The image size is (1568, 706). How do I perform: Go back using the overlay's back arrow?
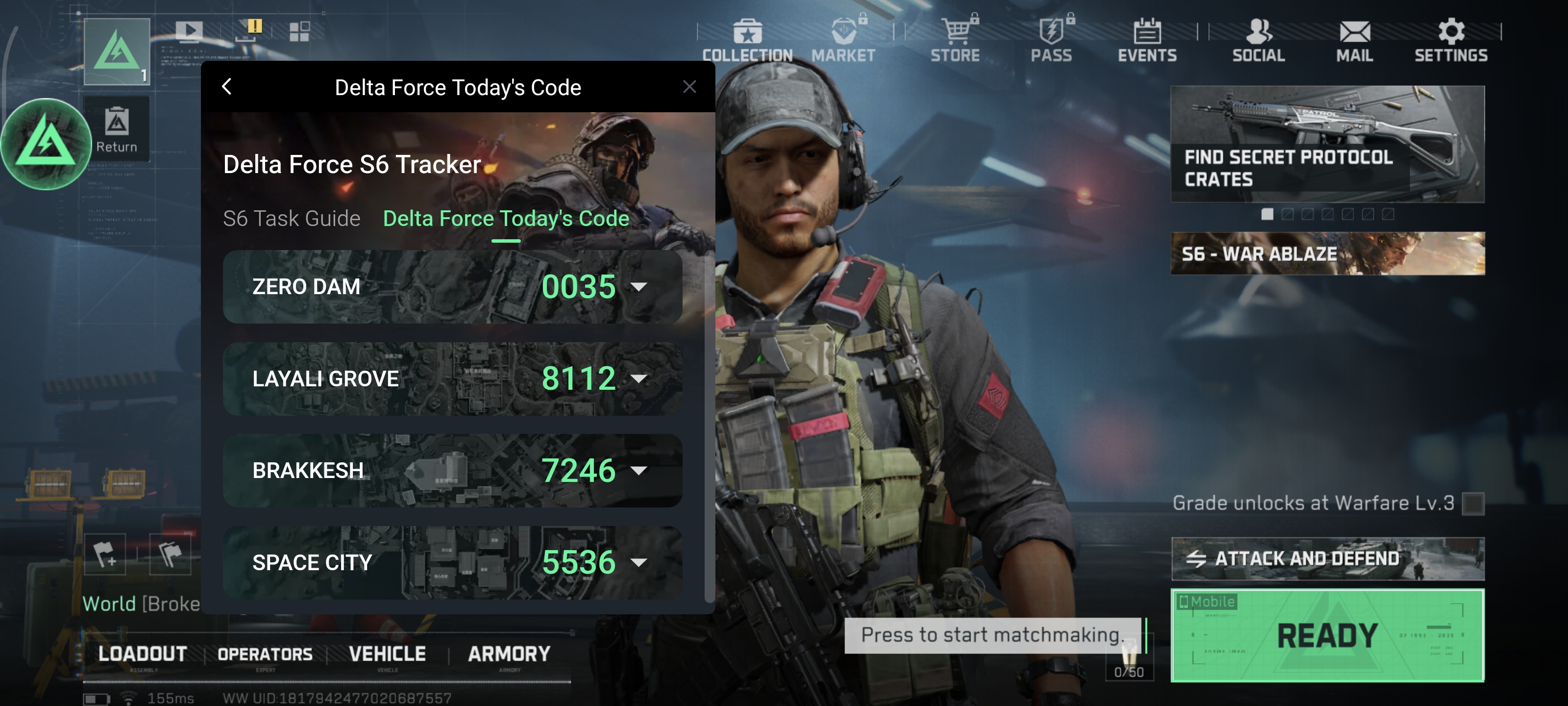pos(227,87)
